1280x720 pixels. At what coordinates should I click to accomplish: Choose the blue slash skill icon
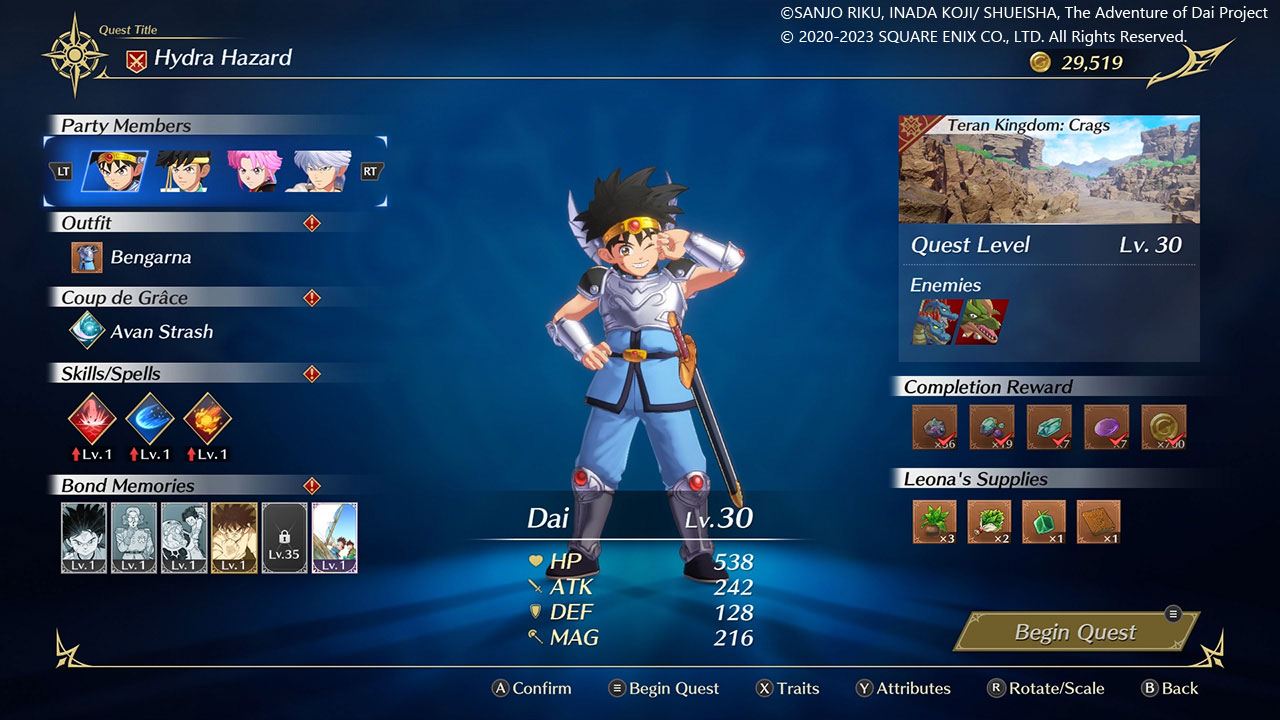150,417
